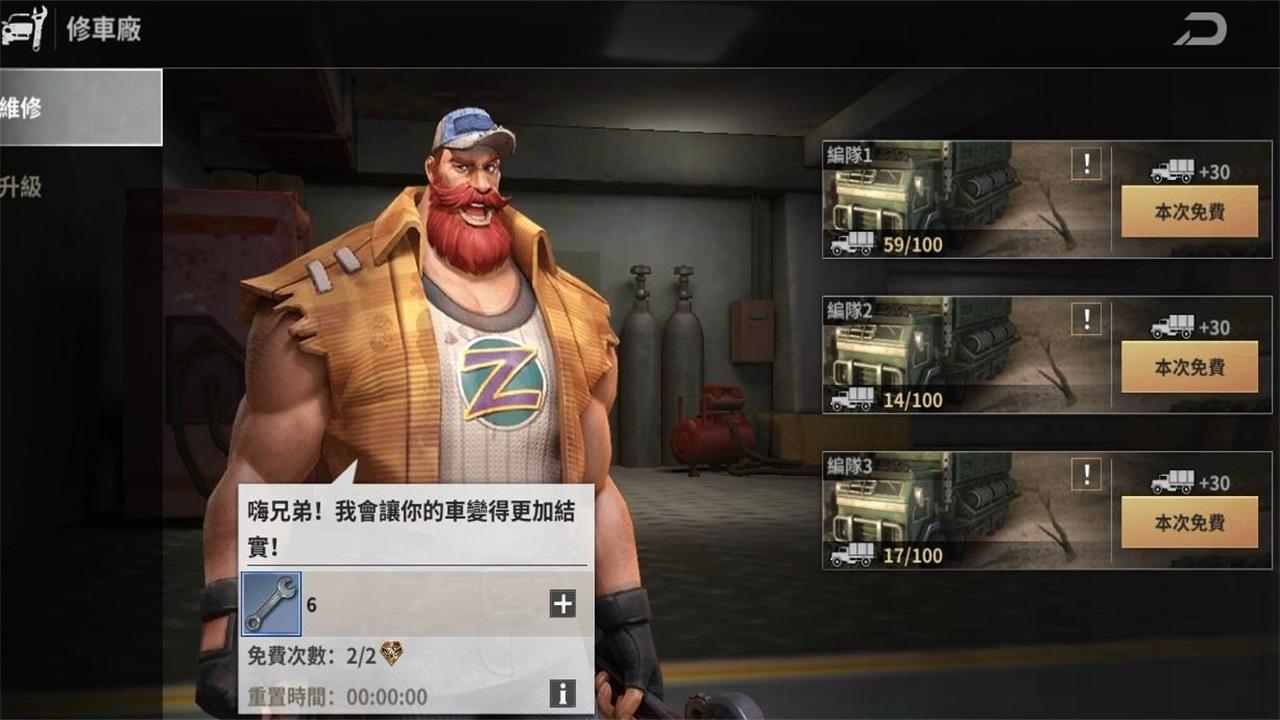Click 本次免費 button for 編隊2
Image resolution: width=1280 pixels, height=720 pixels.
click(1190, 368)
